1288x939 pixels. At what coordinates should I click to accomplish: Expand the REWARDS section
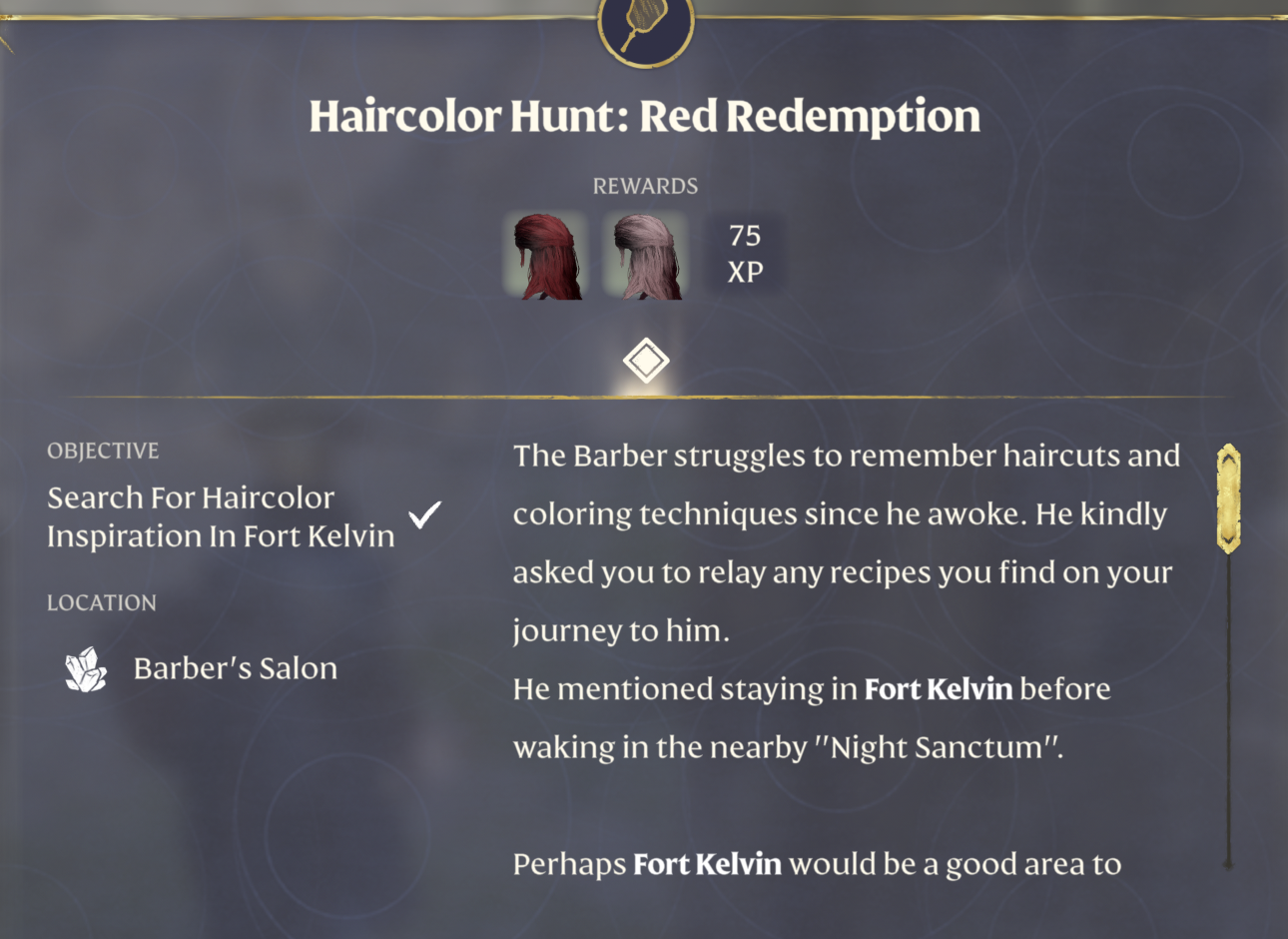(646, 185)
